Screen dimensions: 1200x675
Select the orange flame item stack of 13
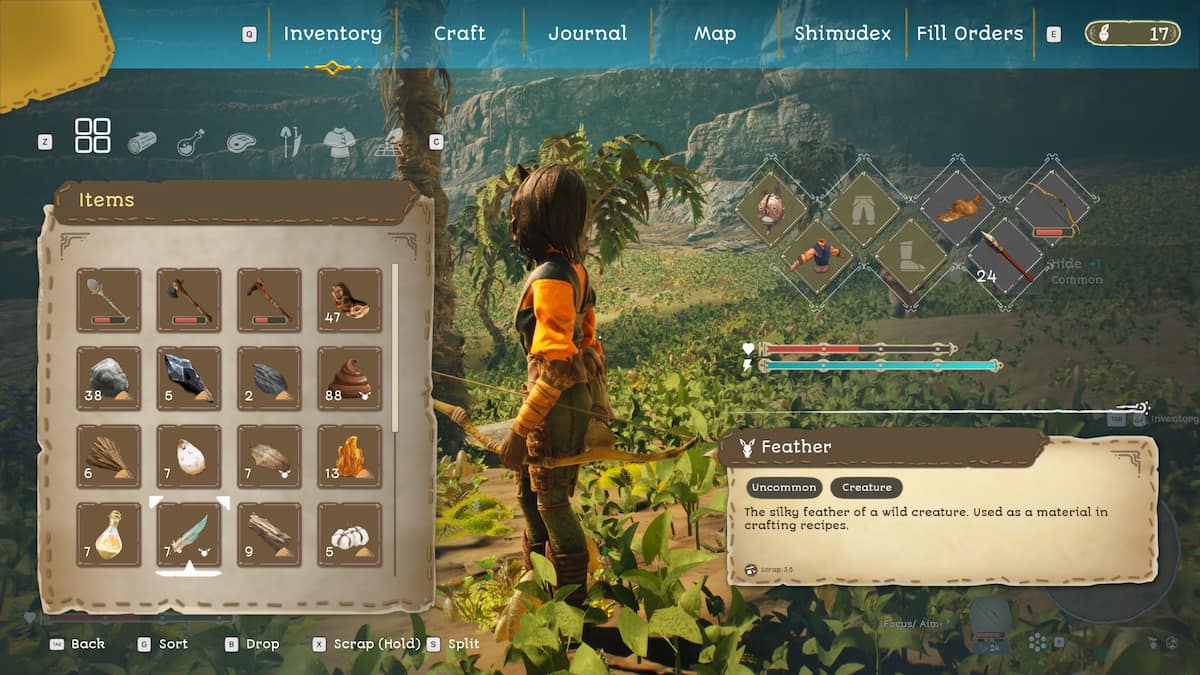349,457
